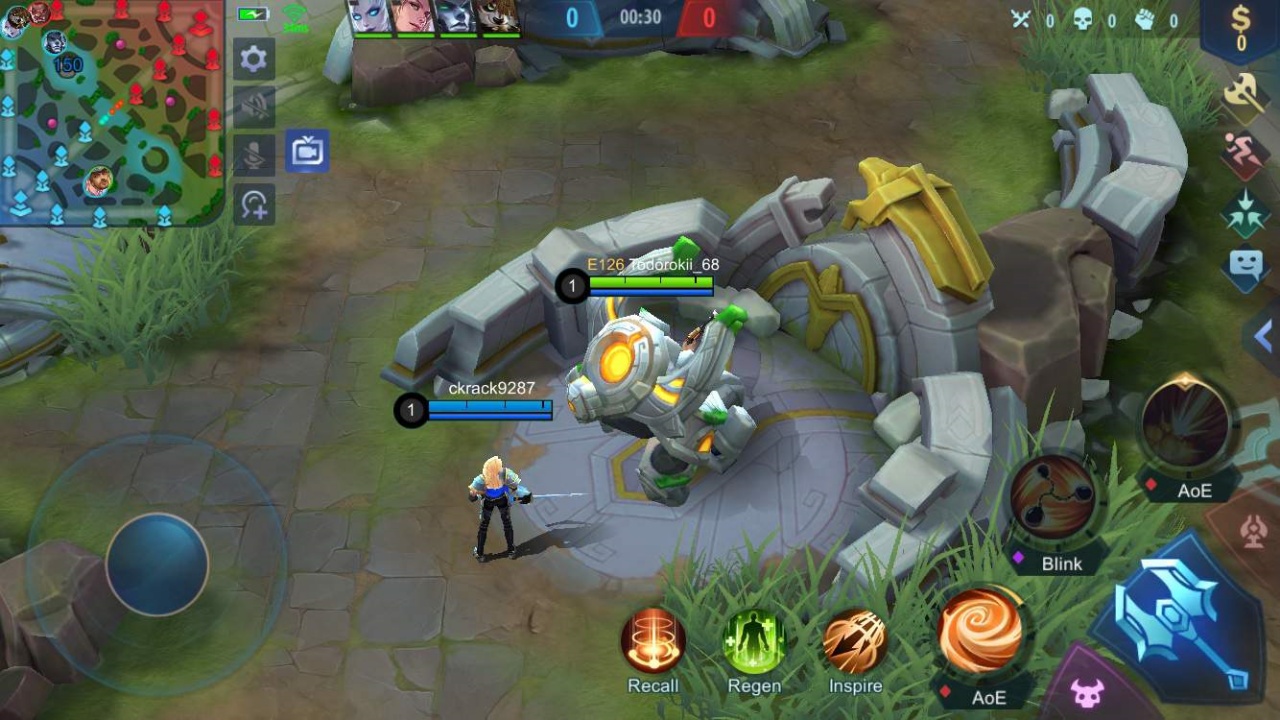
Task: Open the battlefield minimap
Action: click(110, 110)
